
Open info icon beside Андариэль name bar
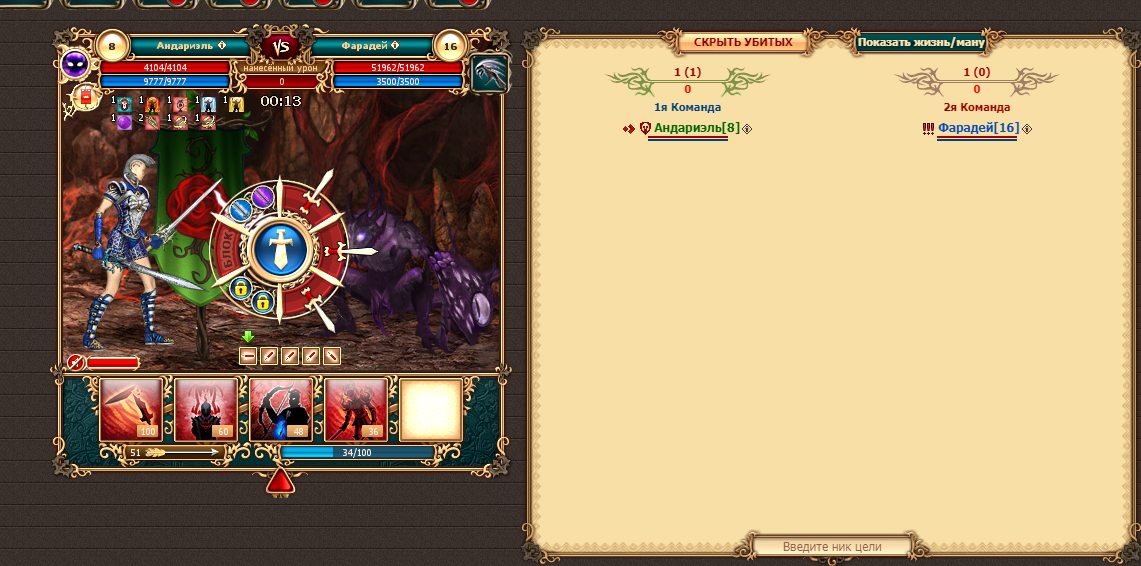click(x=221, y=46)
